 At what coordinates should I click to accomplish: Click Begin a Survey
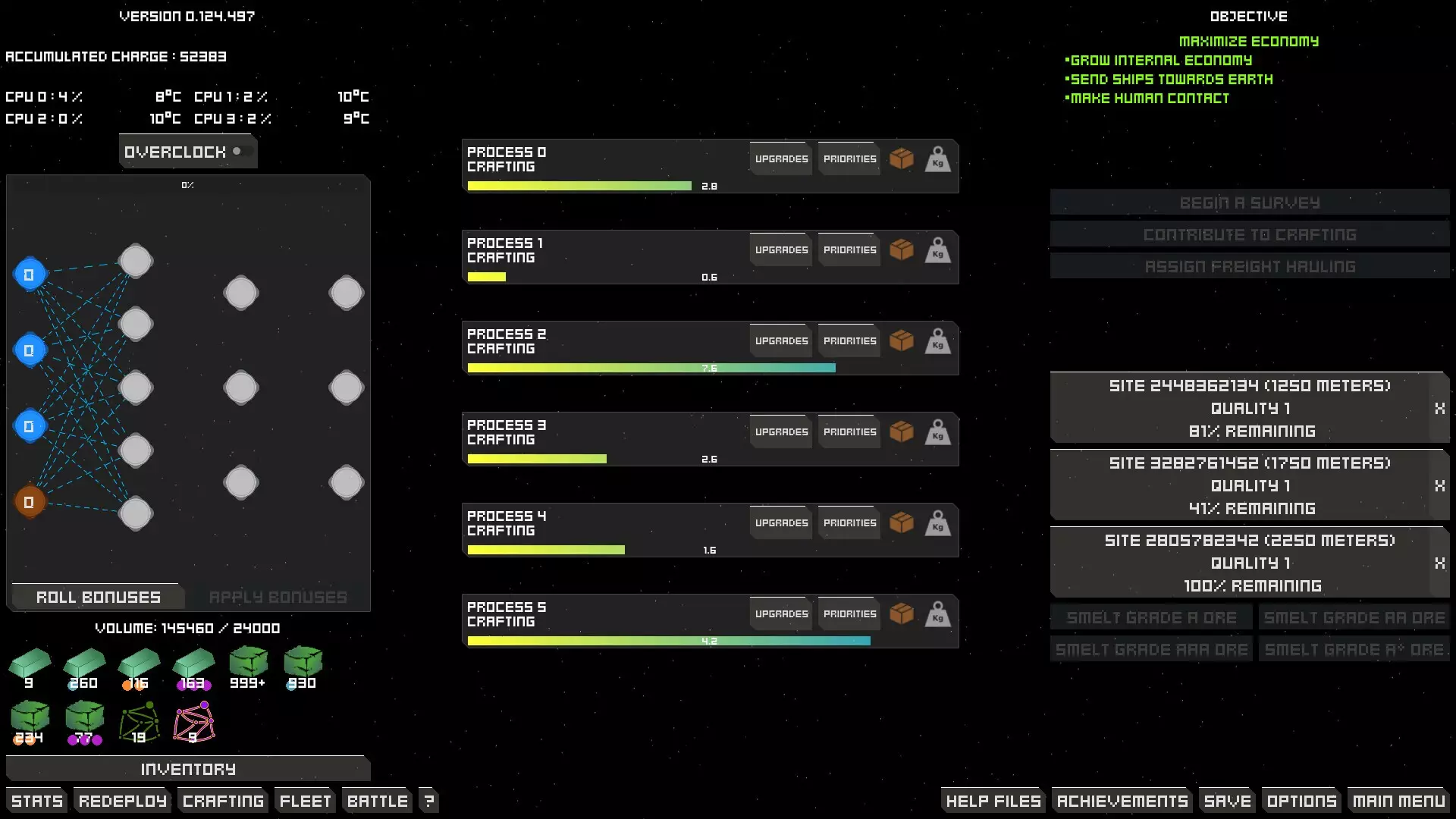1249,202
